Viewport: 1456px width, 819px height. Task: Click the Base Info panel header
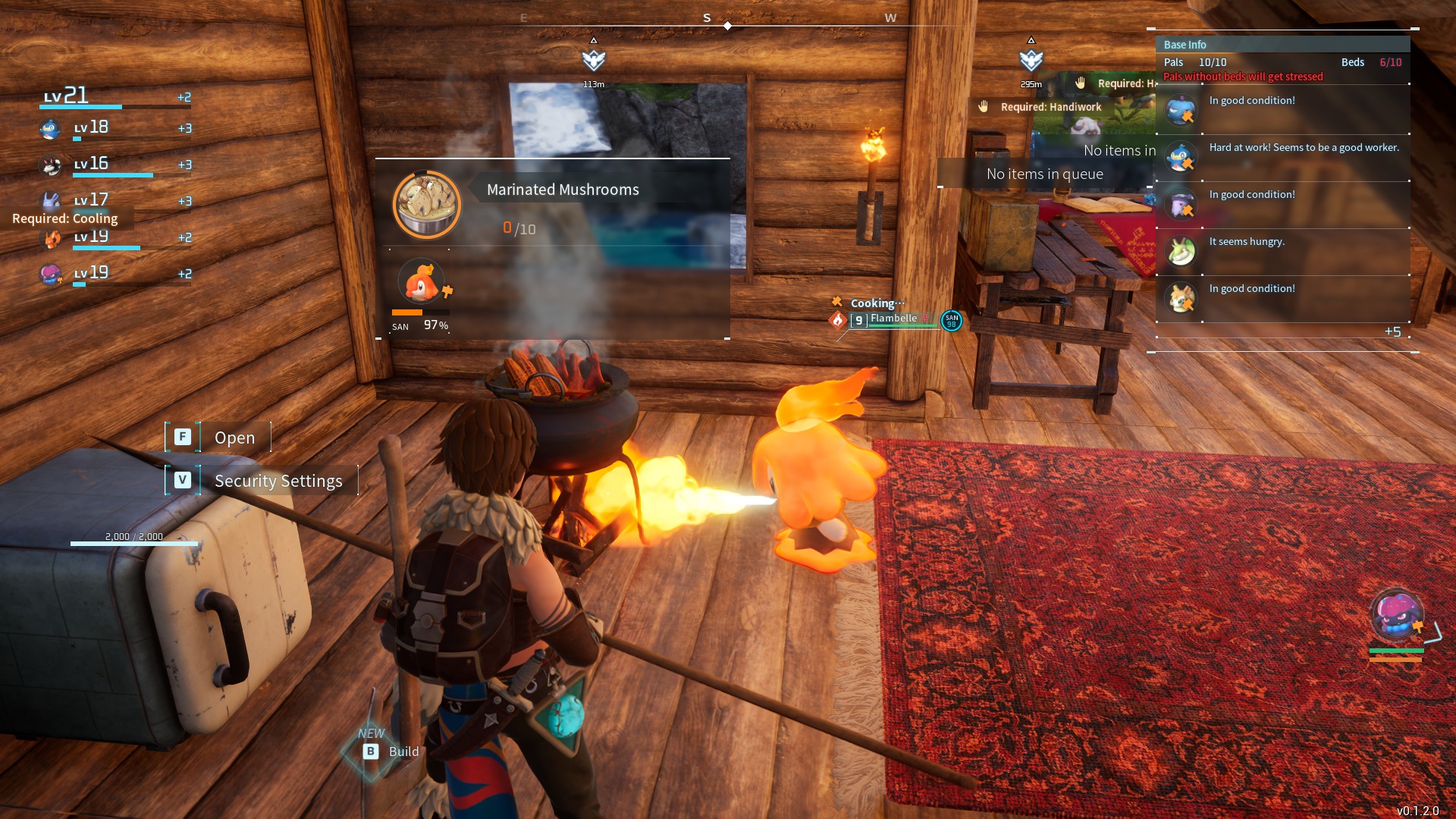point(1282,45)
